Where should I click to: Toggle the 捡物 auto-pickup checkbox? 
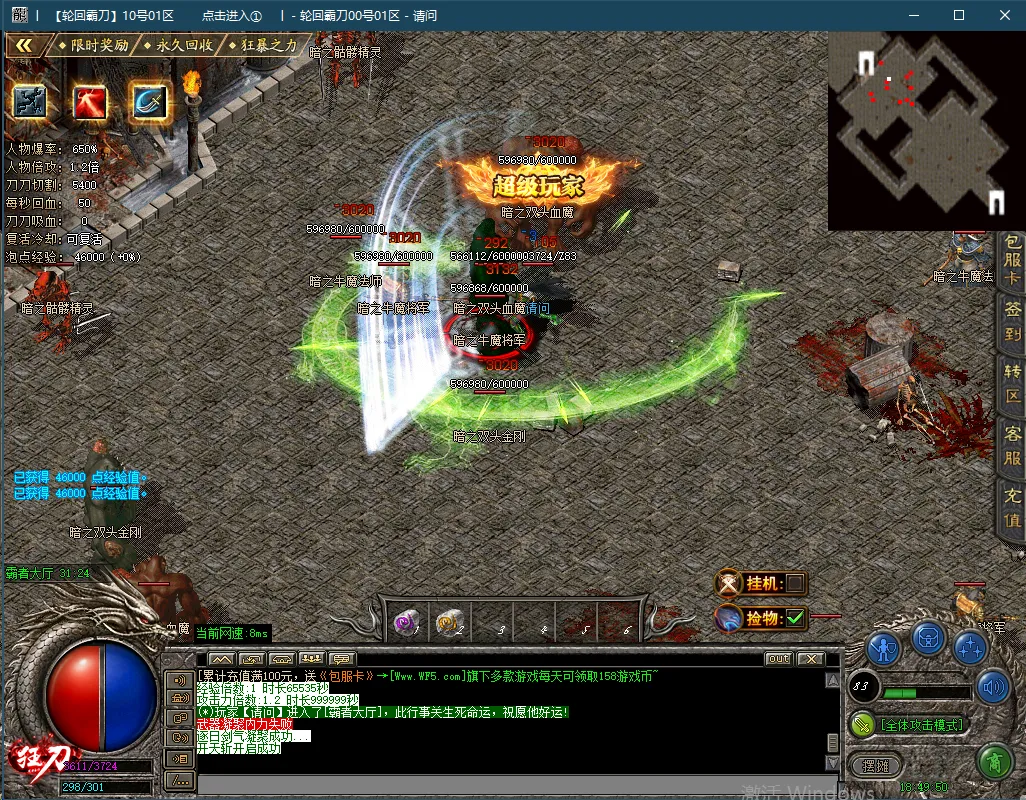tap(795, 618)
